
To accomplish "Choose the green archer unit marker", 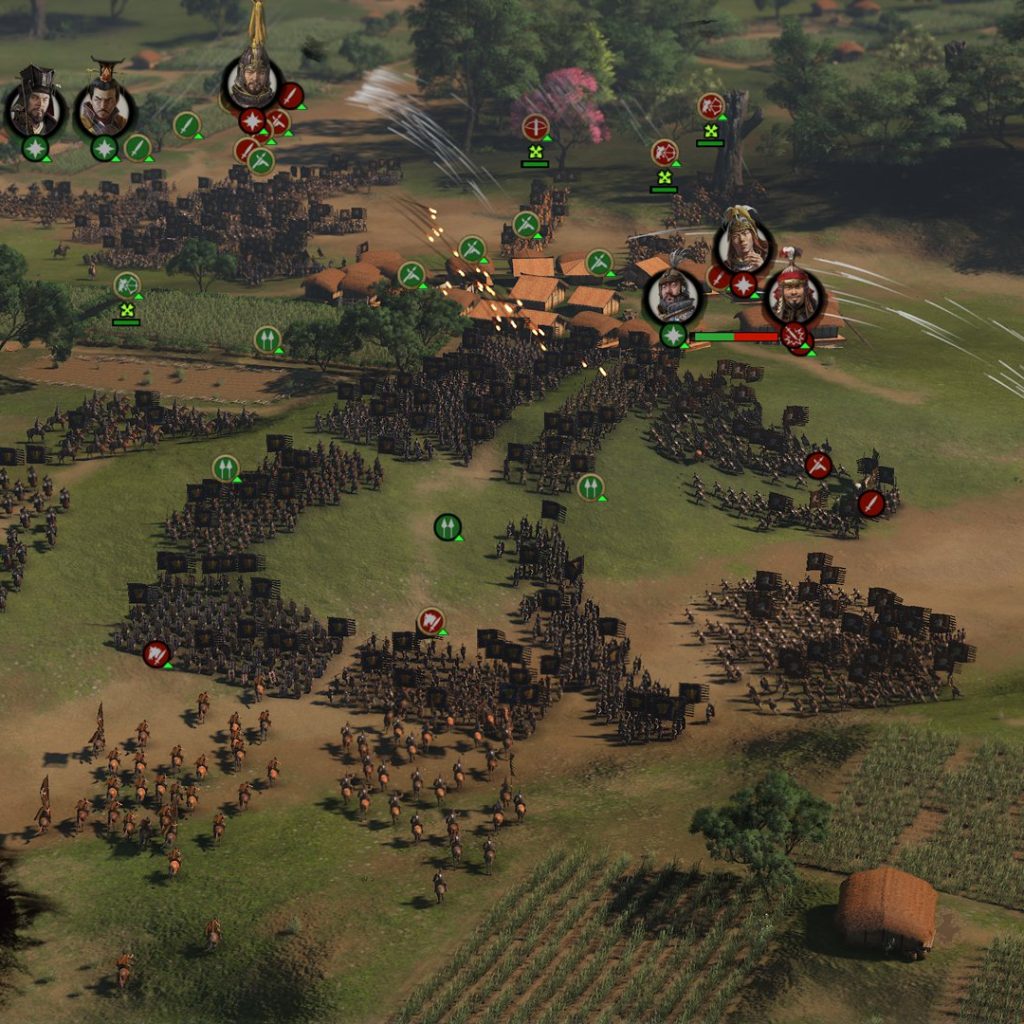I will [x=127, y=285].
